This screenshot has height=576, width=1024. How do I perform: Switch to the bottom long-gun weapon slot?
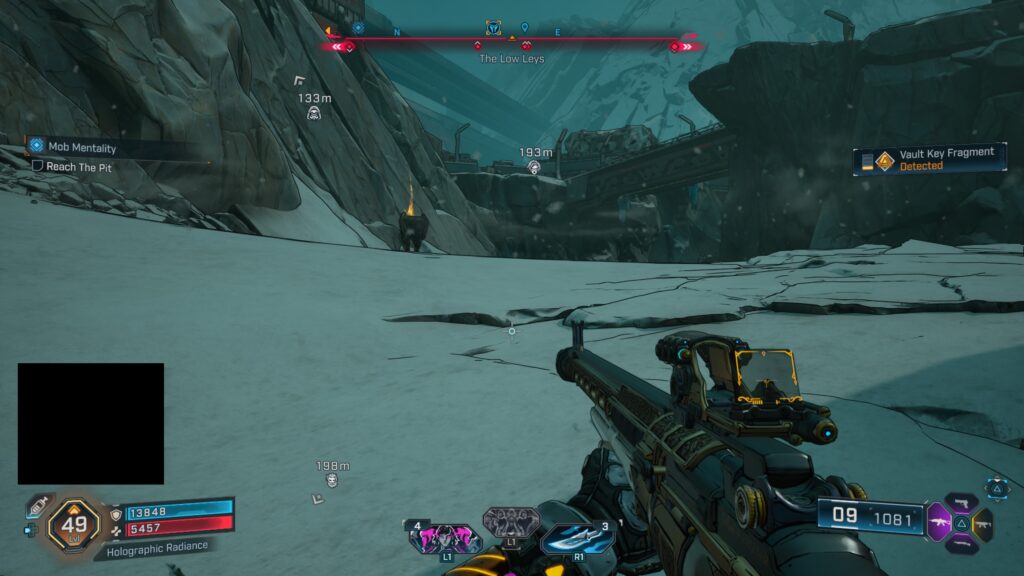(x=961, y=543)
